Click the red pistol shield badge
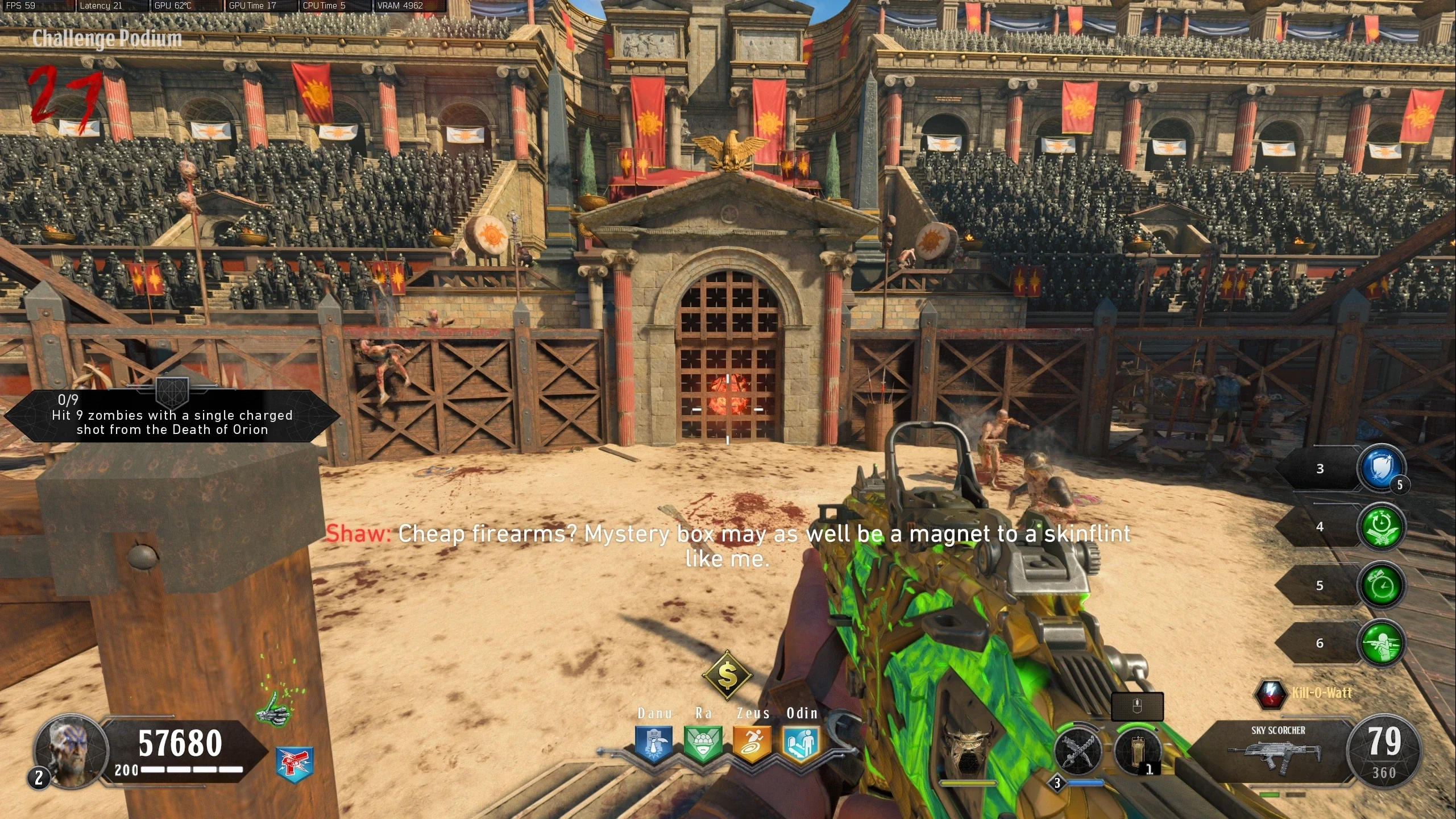The width and height of the screenshot is (1456, 819). [294, 763]
